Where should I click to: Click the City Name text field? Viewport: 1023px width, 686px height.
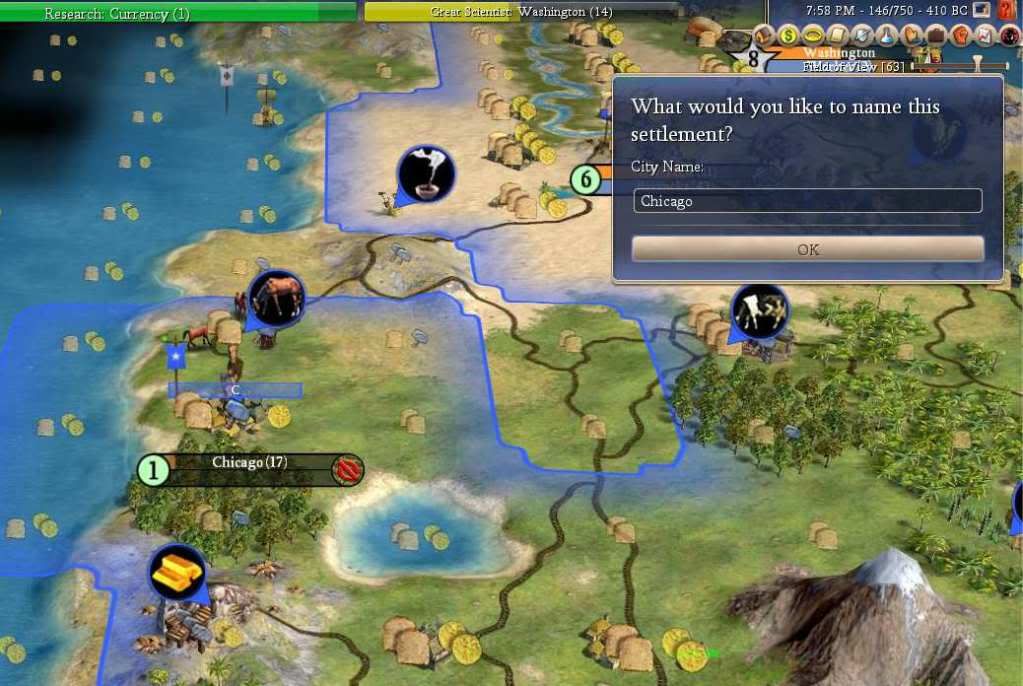(808, 201)
